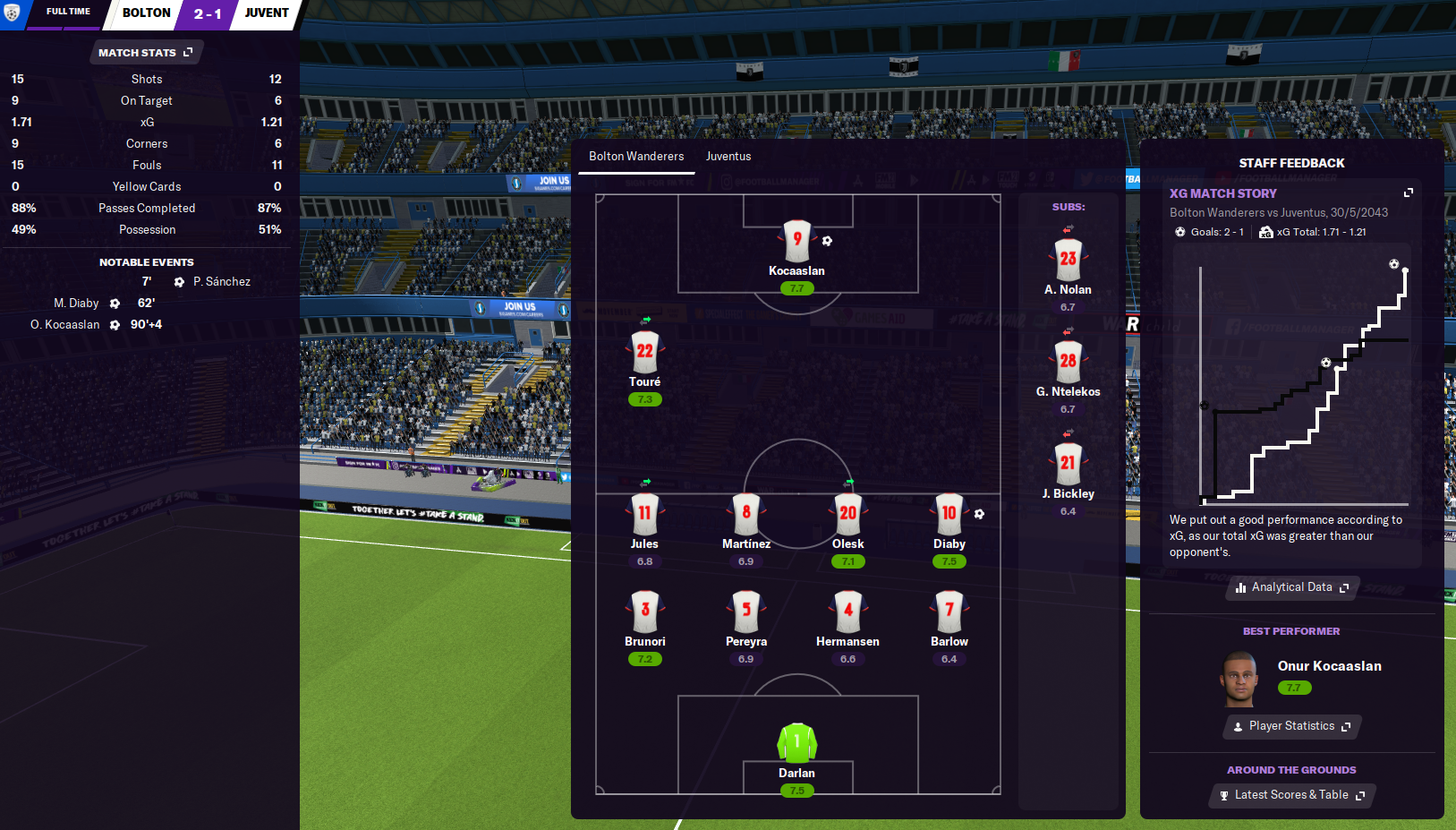Select substitute A. Nolan

point(1068,260)
